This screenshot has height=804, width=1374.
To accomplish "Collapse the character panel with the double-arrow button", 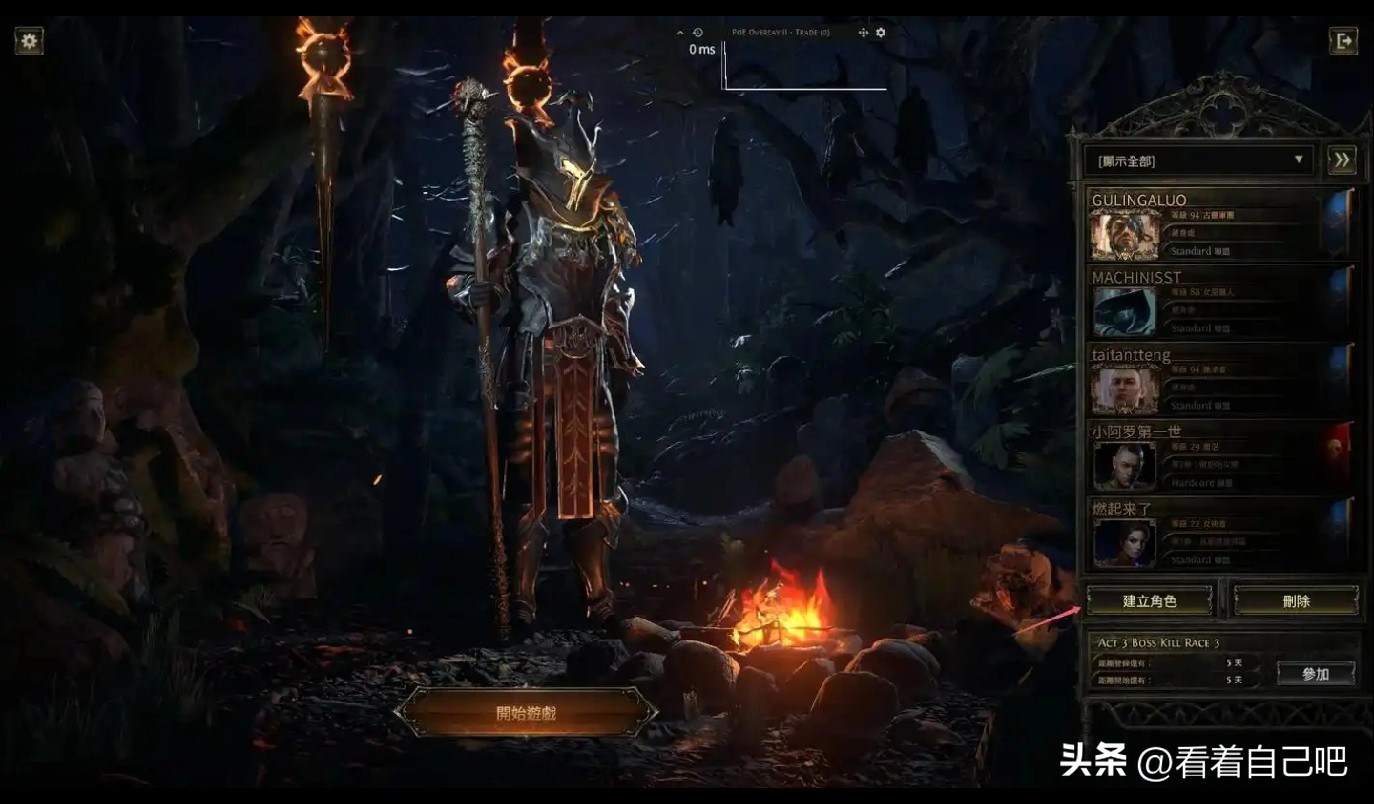I will pyautogui.click(x=1342, y=160).
